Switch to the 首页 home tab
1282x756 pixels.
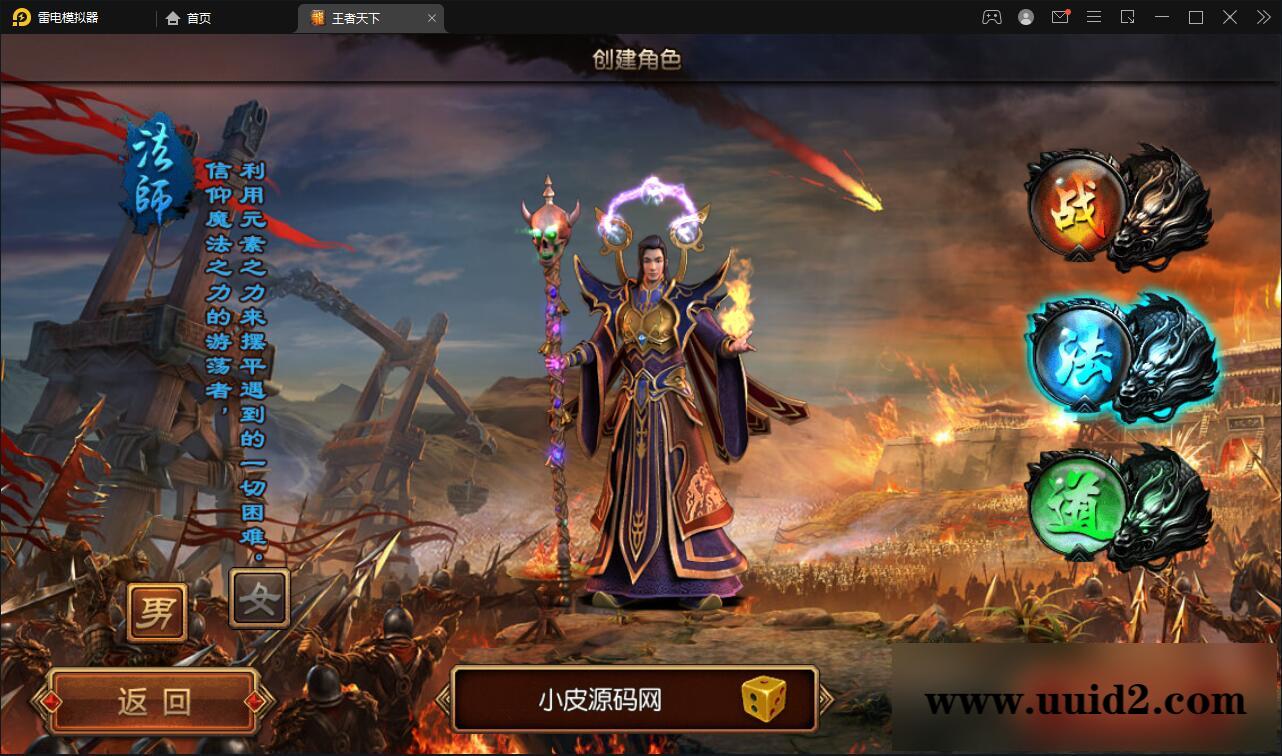point(188,17)
